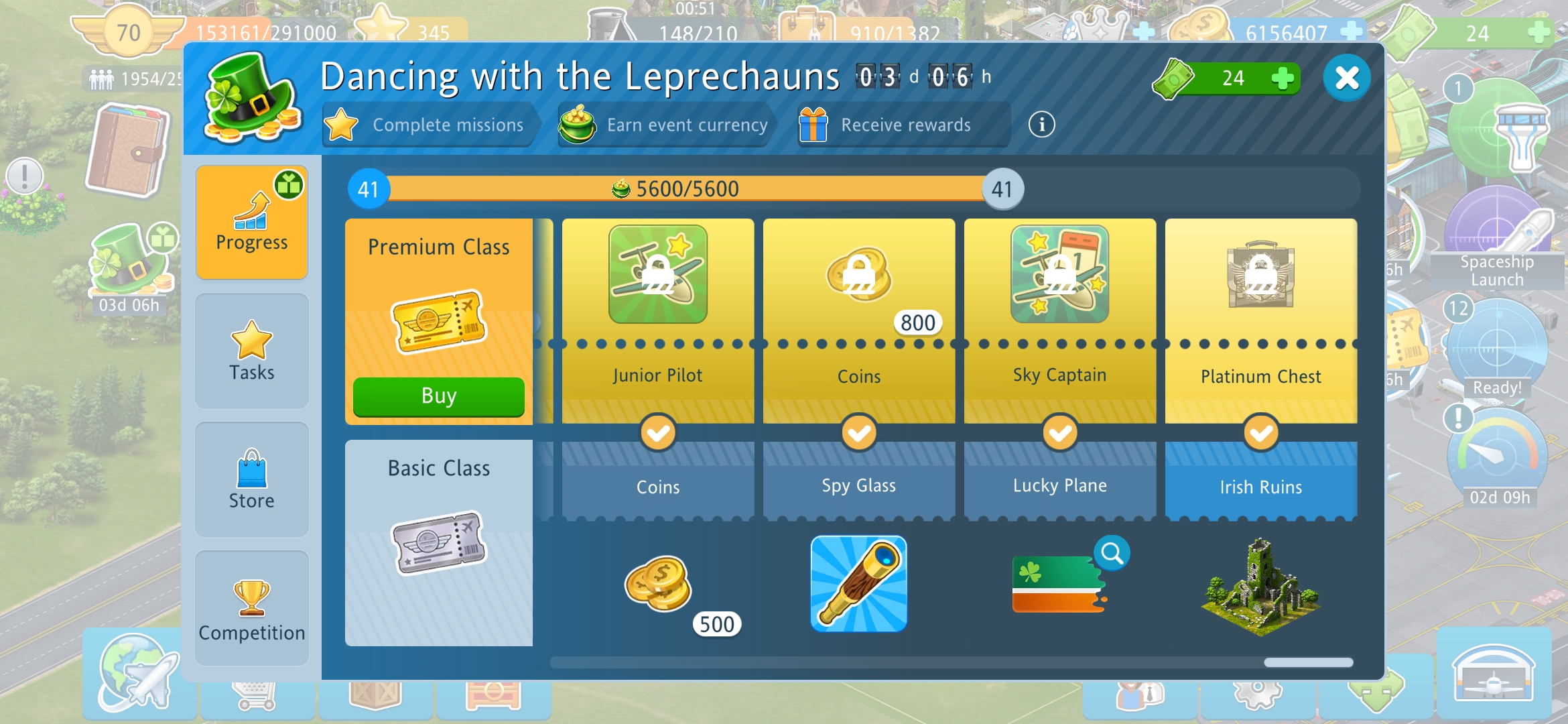The image size is (1568, 724).
Task: Tap the locked Sky Captain premium reward
Action: [x=1059, y=275]
